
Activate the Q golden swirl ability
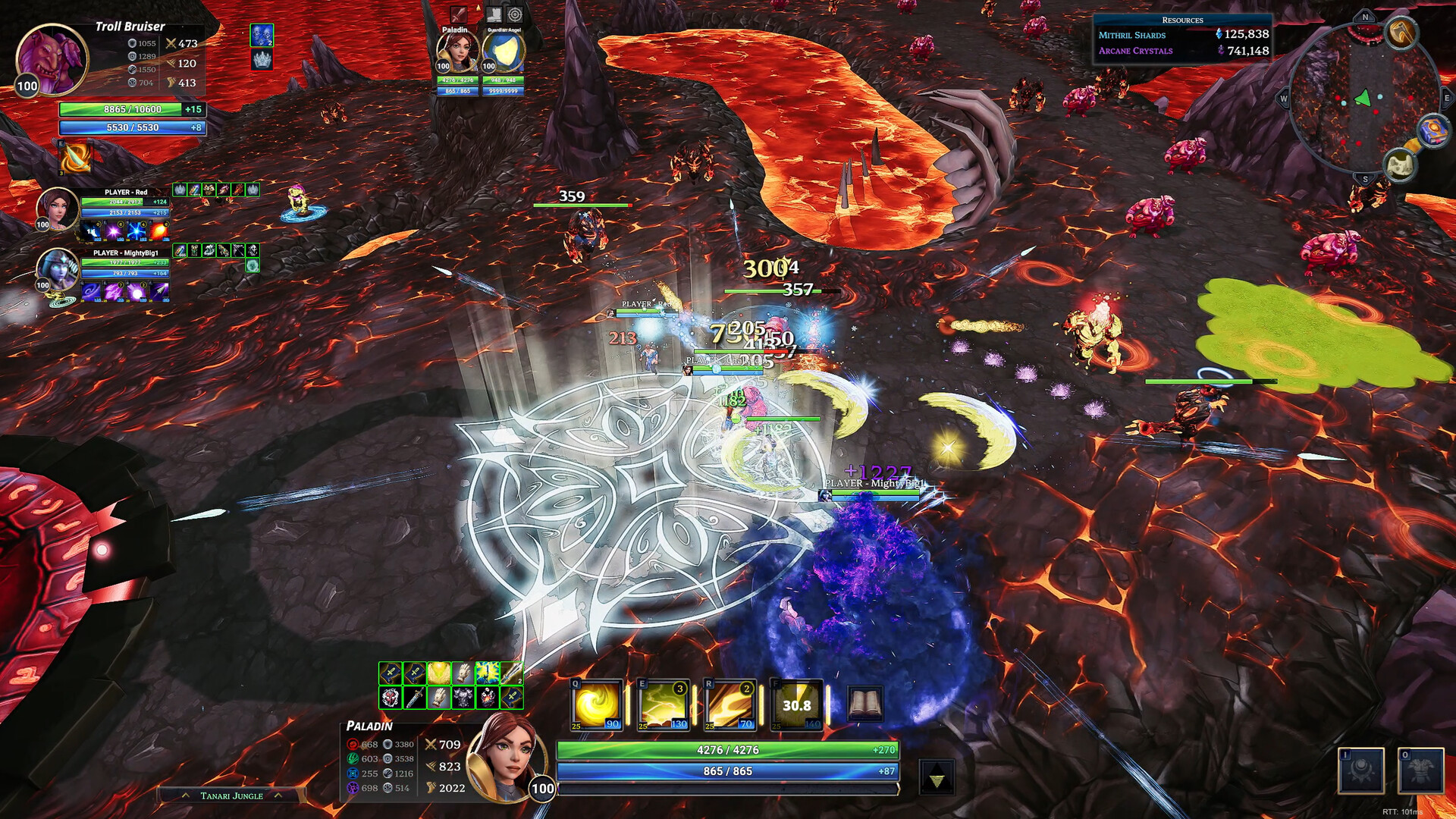[596, 704]
